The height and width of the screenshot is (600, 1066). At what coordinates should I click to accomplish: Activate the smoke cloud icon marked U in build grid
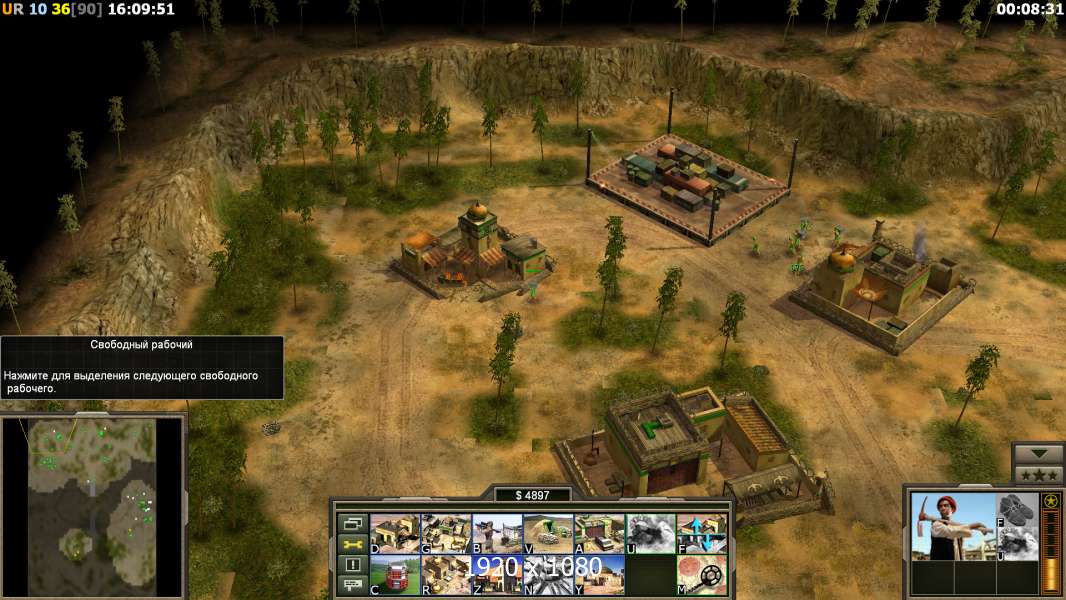pos(650,533)
